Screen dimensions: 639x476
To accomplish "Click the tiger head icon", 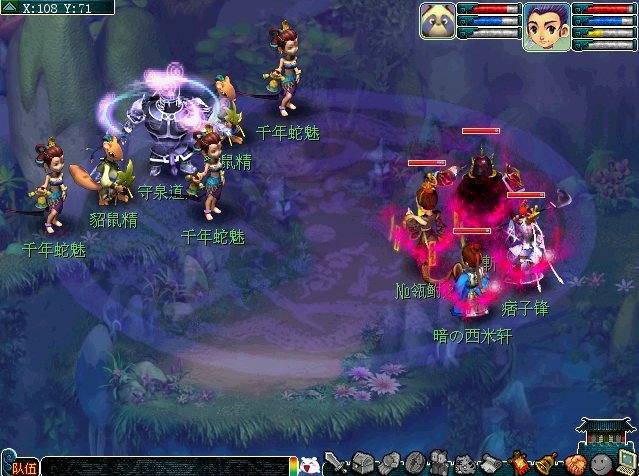I will [466, 464].
